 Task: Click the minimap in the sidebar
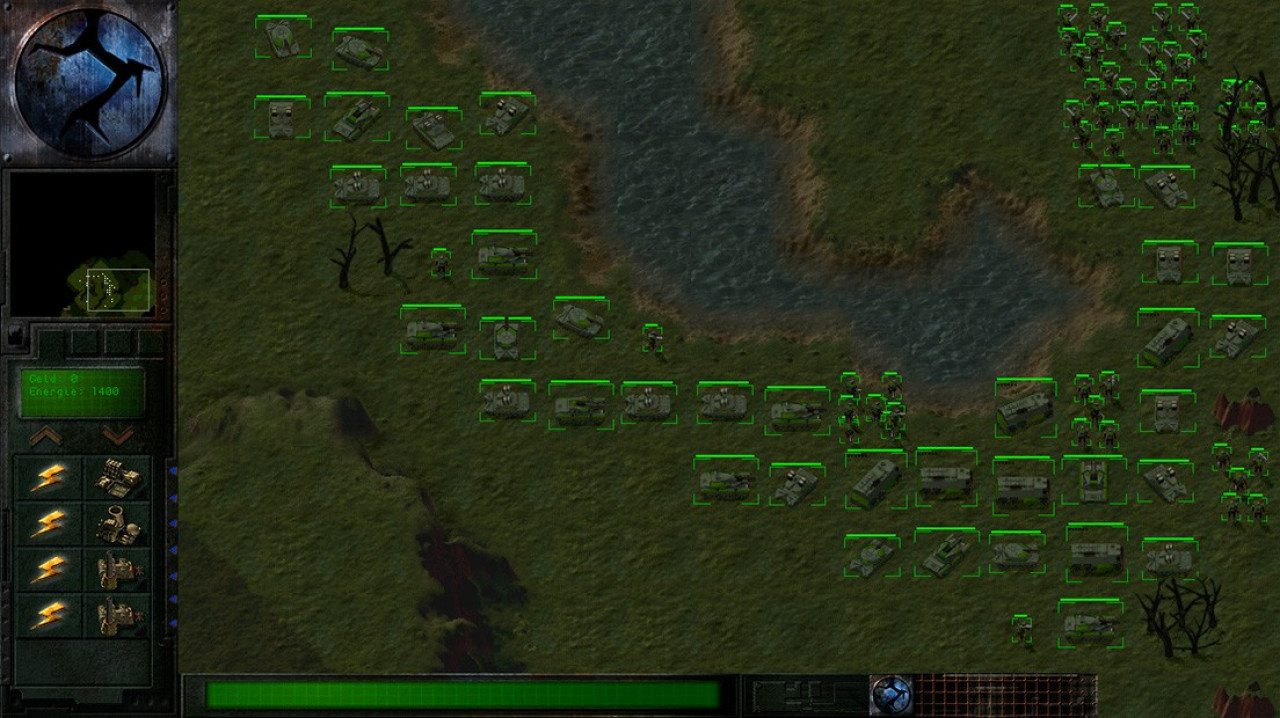tap(83, 244)
